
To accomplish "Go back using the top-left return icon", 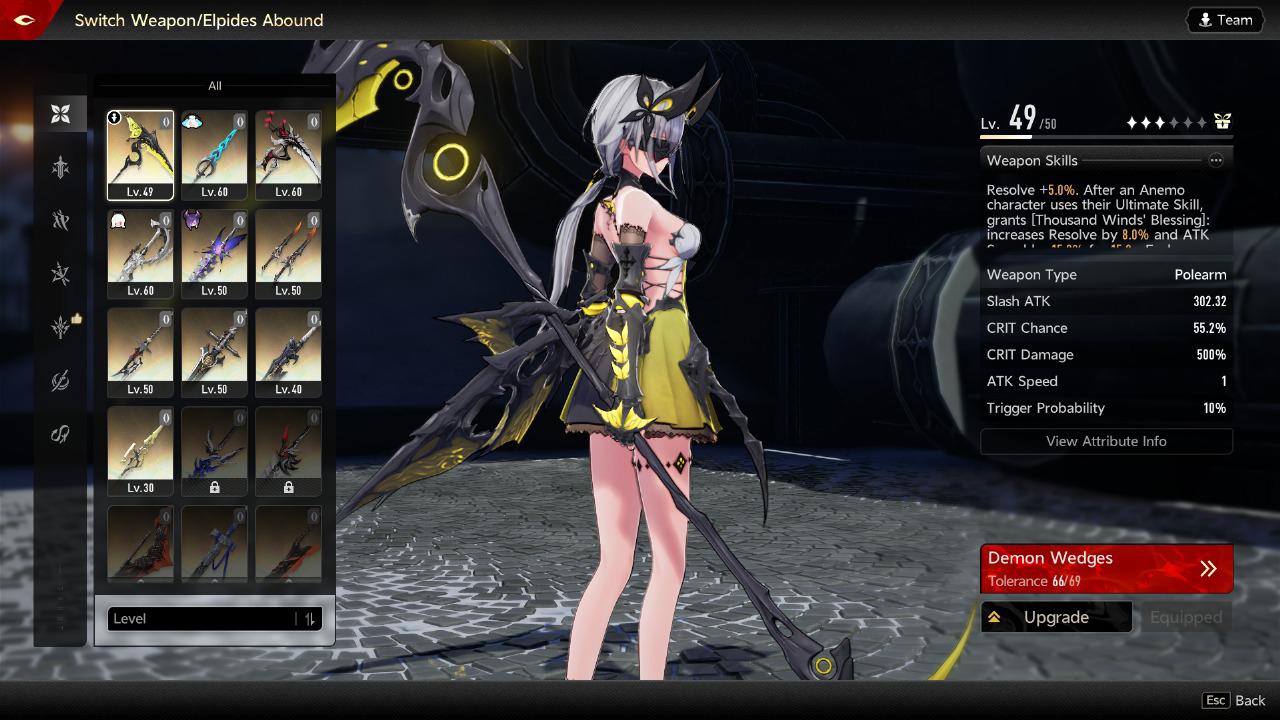I will tap(24, 20).
